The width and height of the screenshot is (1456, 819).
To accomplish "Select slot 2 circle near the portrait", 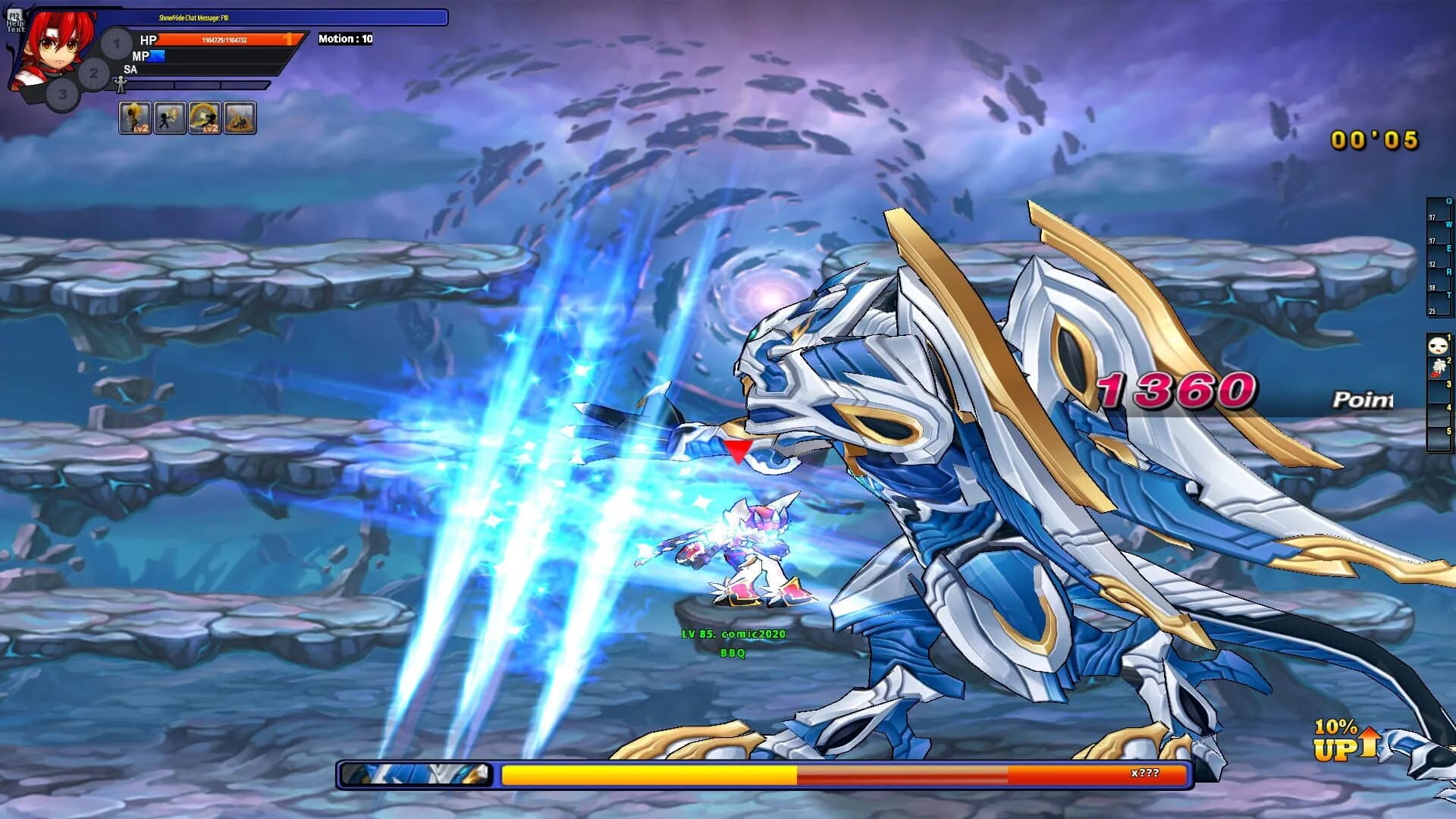I will [93, 73].
